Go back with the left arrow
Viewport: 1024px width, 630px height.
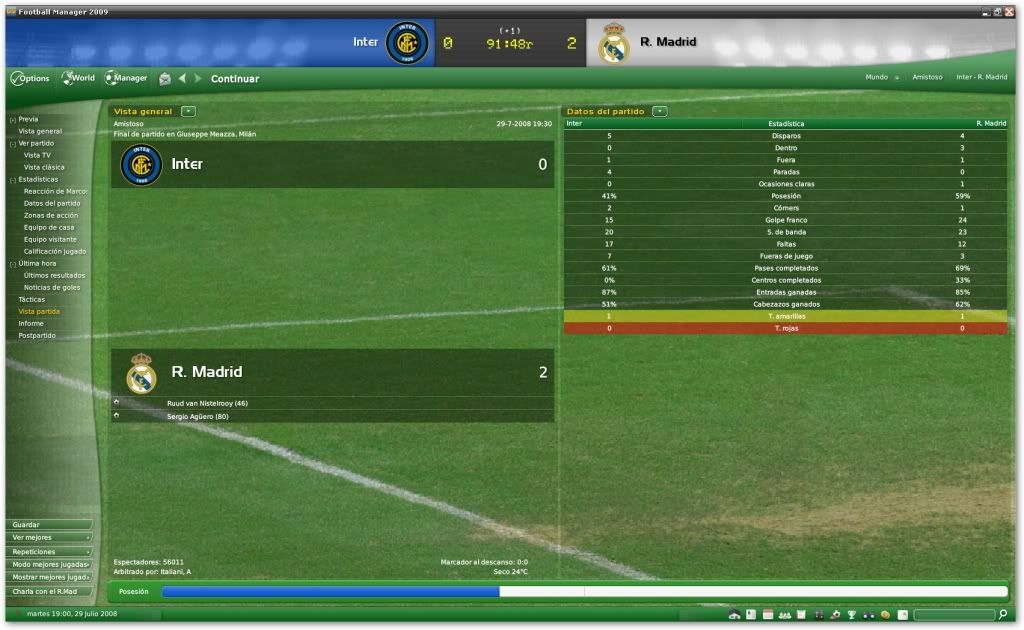(182, 78)
